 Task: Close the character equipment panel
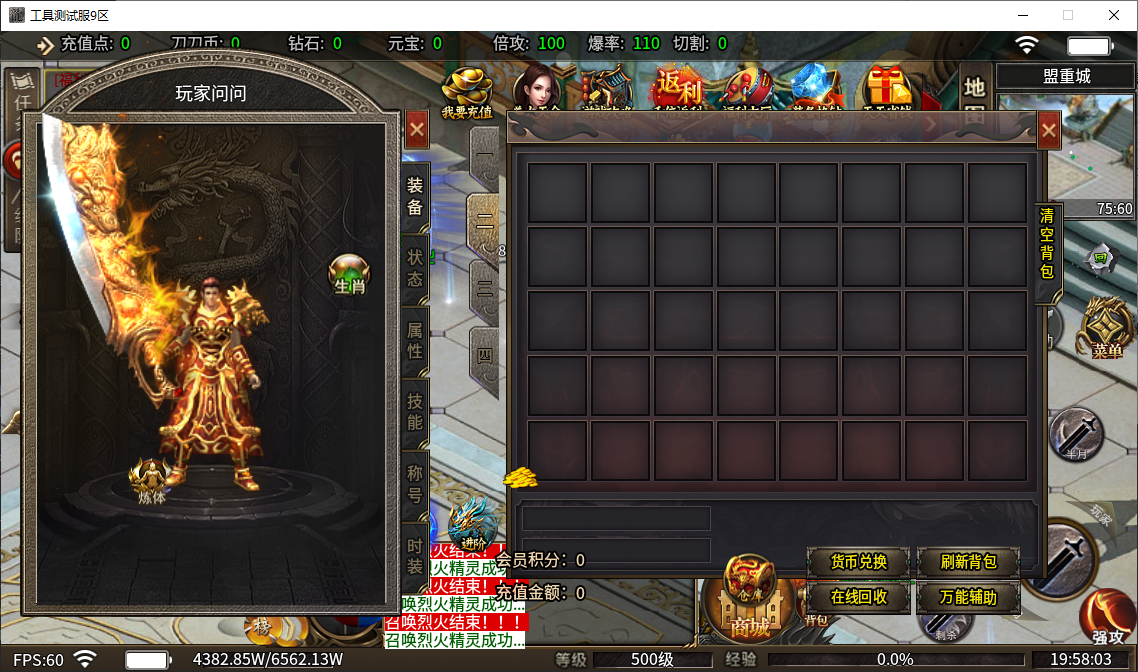click(417, 129)
